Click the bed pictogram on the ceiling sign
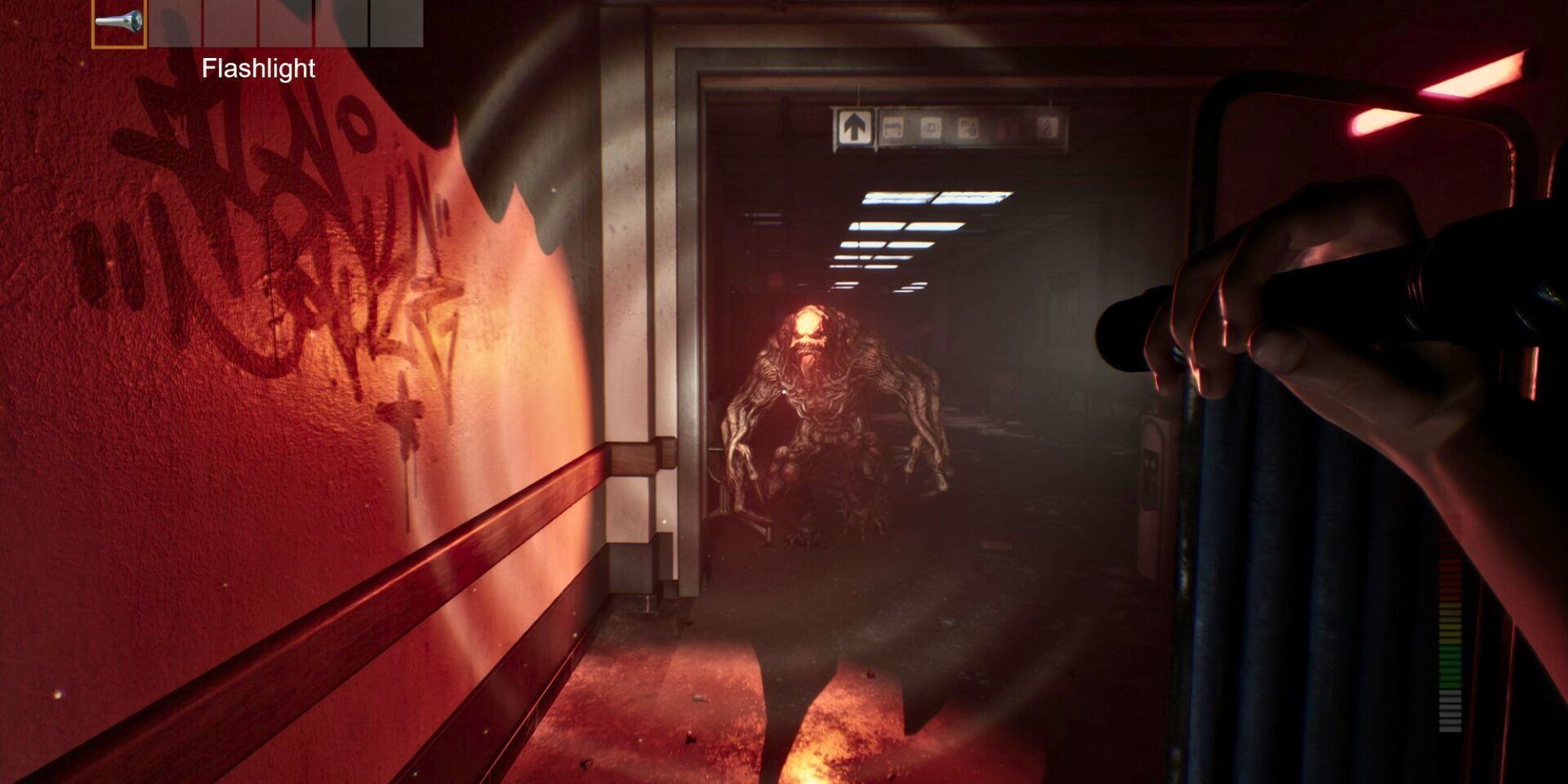Viewport: 1568px width, 784px height. tap(891, 126)
